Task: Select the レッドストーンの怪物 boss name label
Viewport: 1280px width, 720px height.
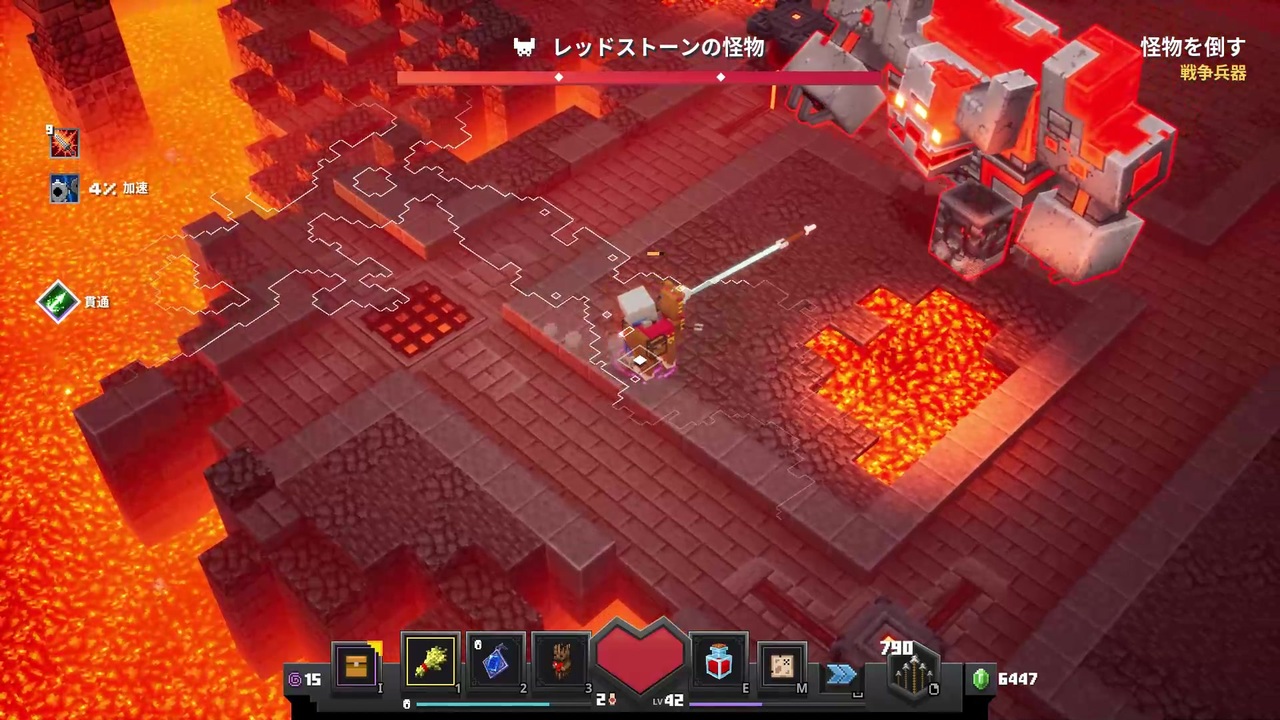Action: [657, 47]
